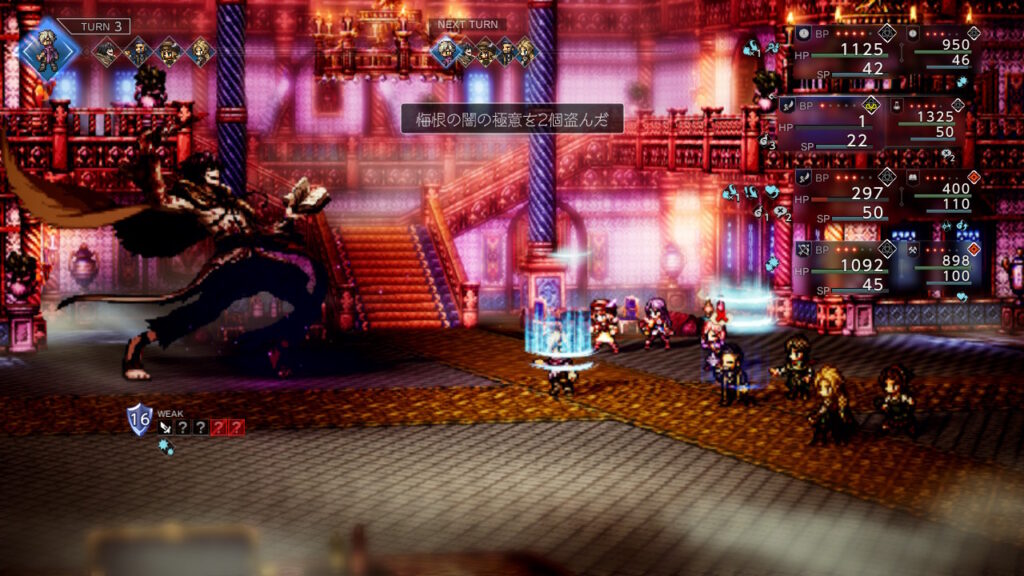Viewport: 1024px width, 576px height.
Task: Click the cyan status effect icon below Weak
Action: click(166, 448)
